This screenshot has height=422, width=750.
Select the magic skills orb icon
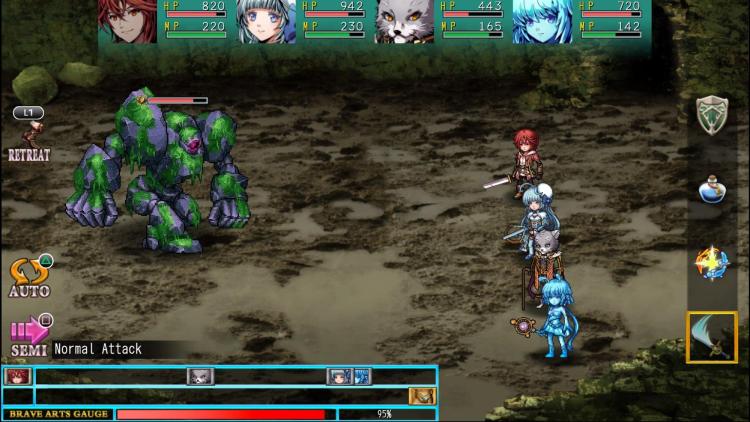click(x=711, y=263)
